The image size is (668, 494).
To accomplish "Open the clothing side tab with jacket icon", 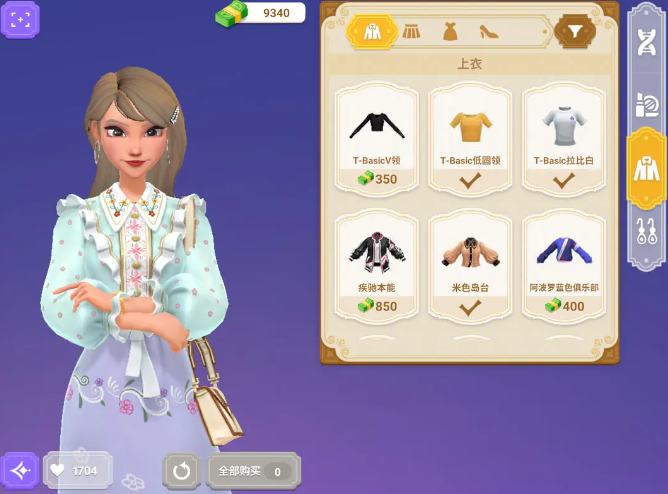I will pos(646,168).
